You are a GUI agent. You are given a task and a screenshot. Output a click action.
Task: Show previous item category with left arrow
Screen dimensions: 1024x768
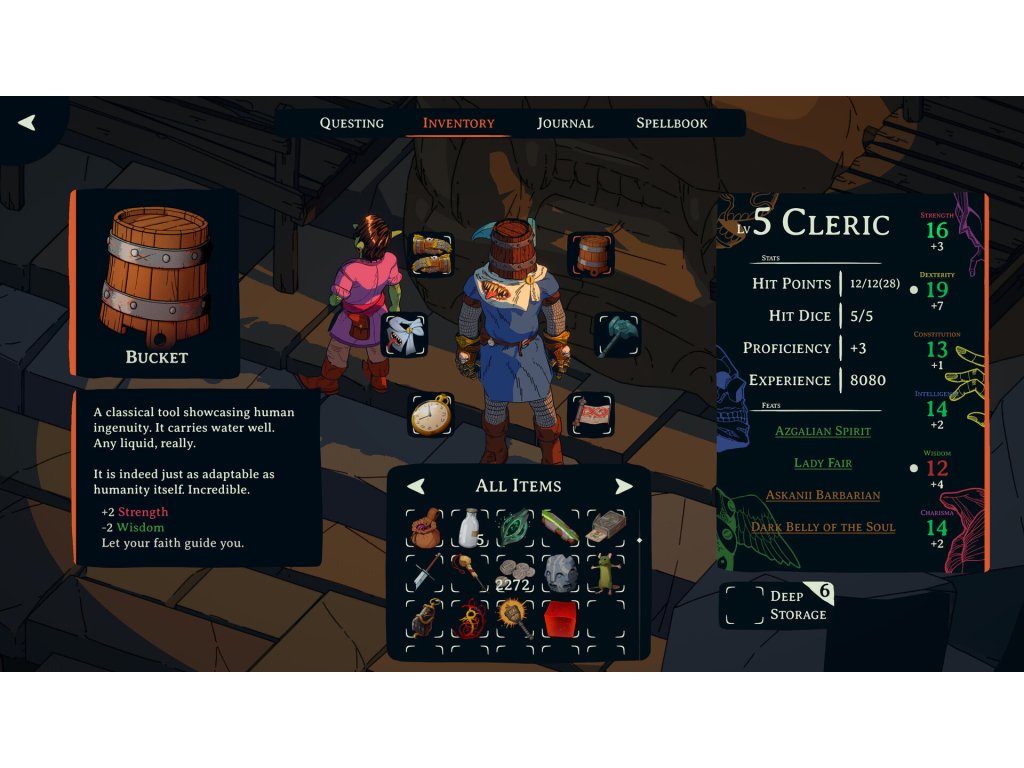pyautogui.click(x=416, y=486)
